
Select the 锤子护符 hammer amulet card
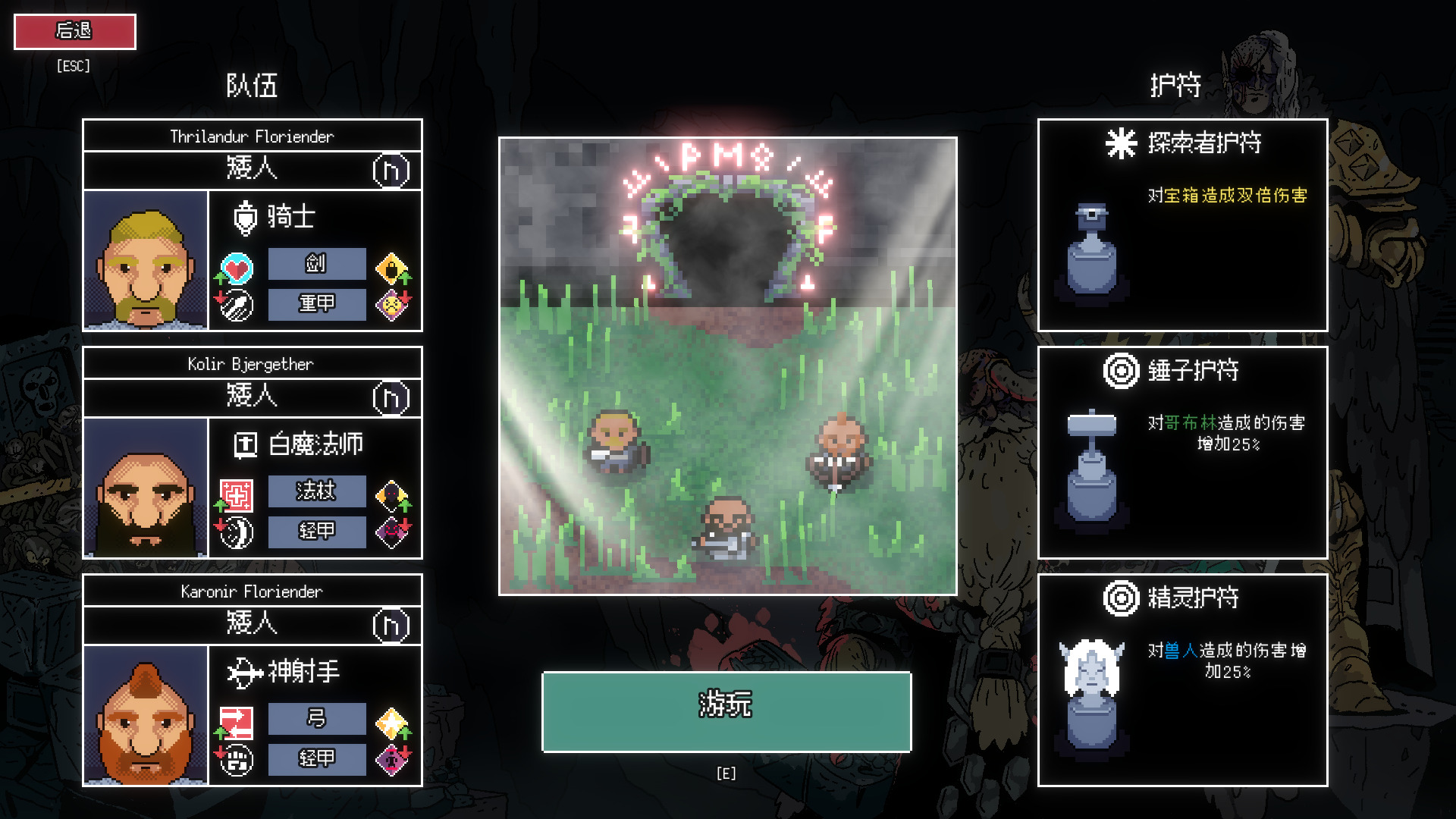1182,453
